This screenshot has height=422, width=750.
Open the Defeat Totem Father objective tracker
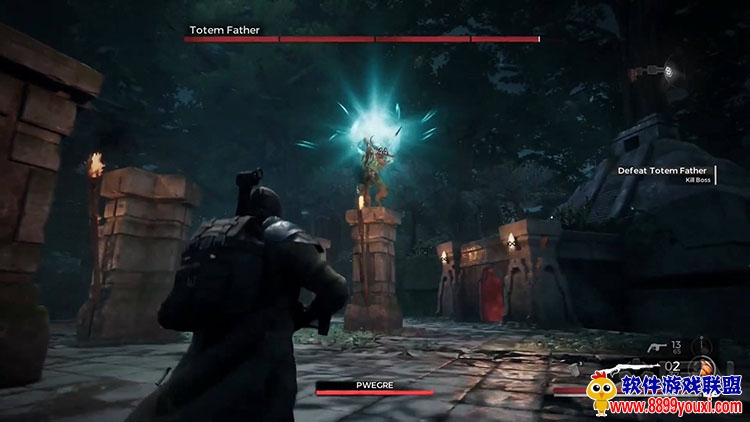[x=661, y=171]
